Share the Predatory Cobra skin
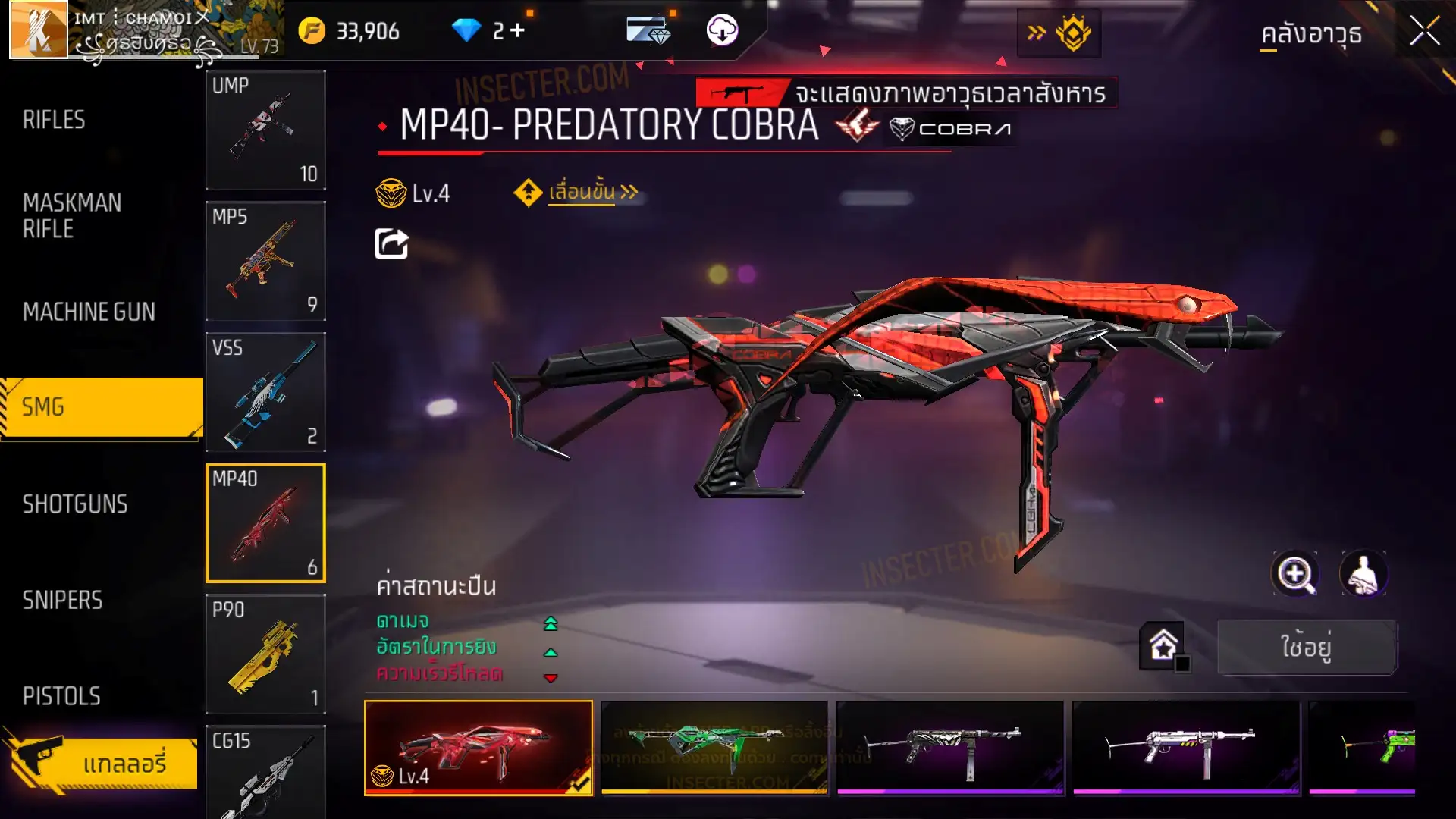1456x819 pixels. pos(391,244)
